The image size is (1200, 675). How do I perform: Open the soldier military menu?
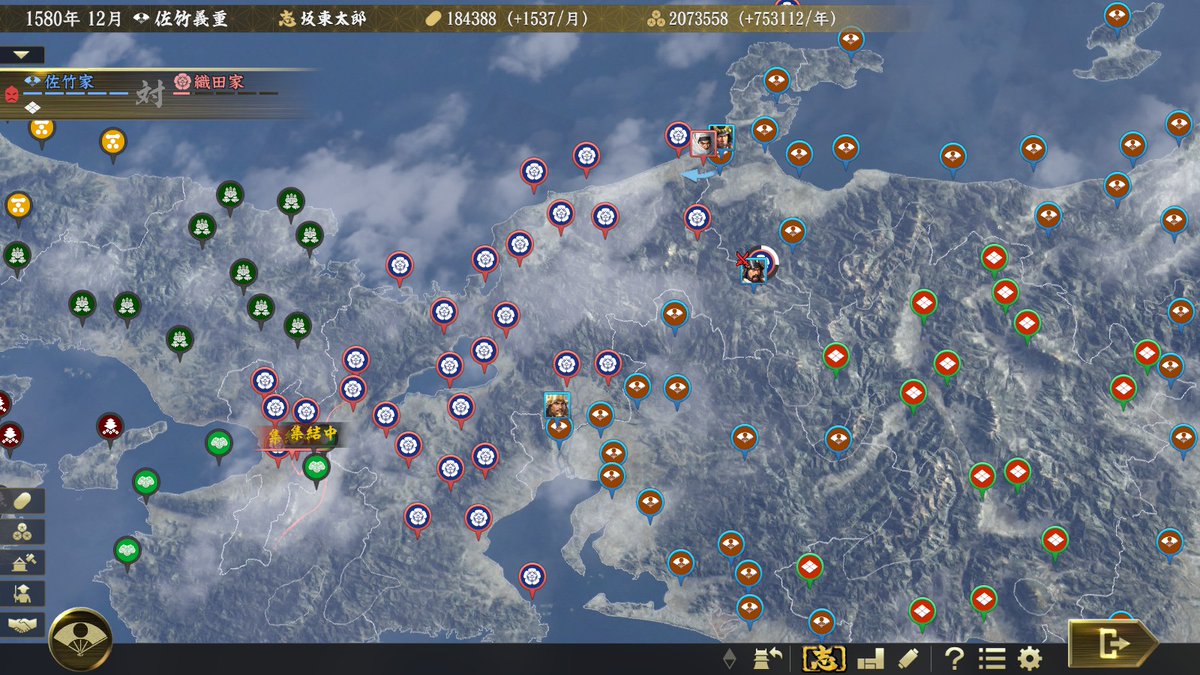point(22,594)
